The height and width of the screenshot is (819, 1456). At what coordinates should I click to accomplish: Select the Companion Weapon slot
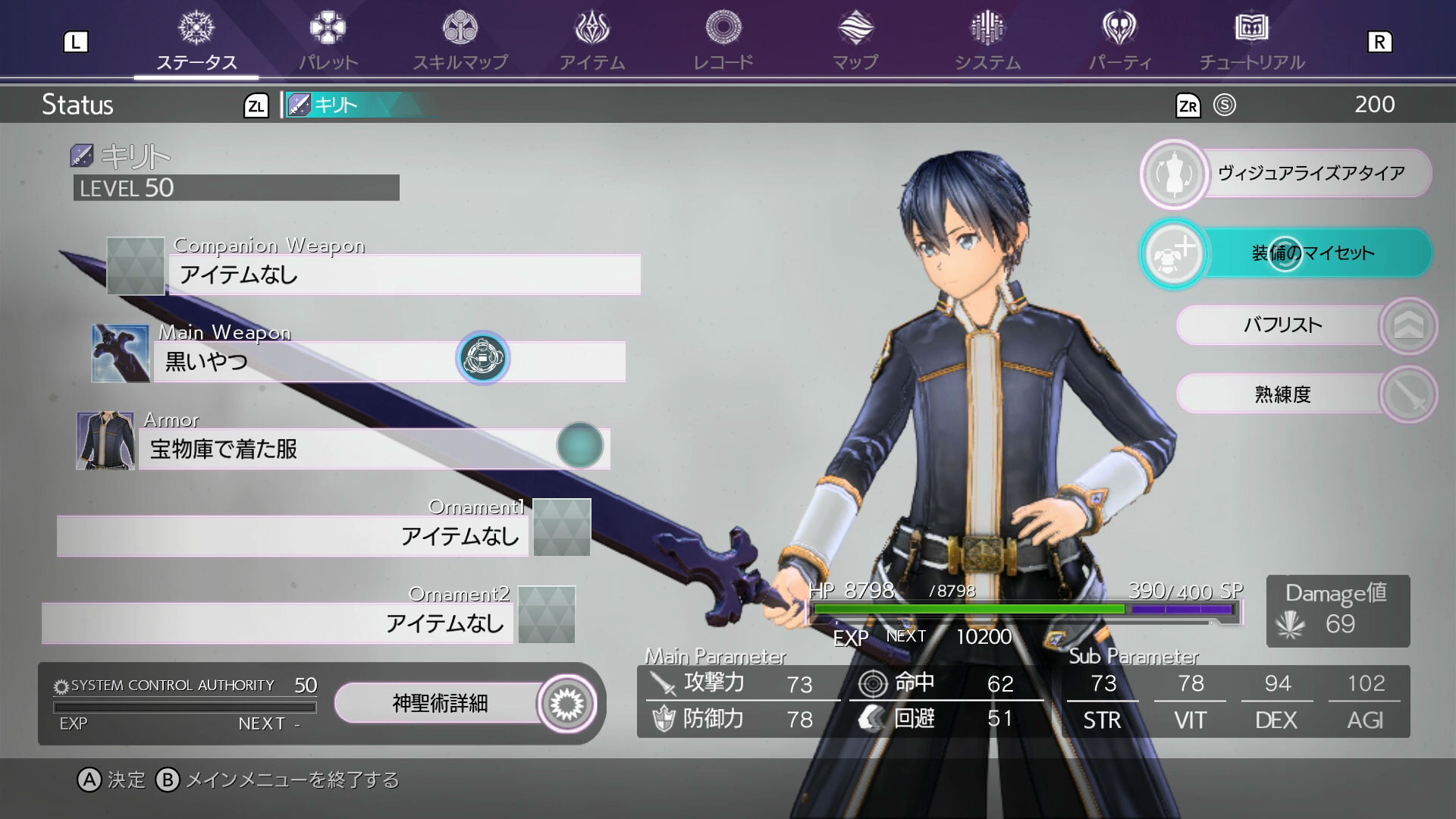pos(403,274)
